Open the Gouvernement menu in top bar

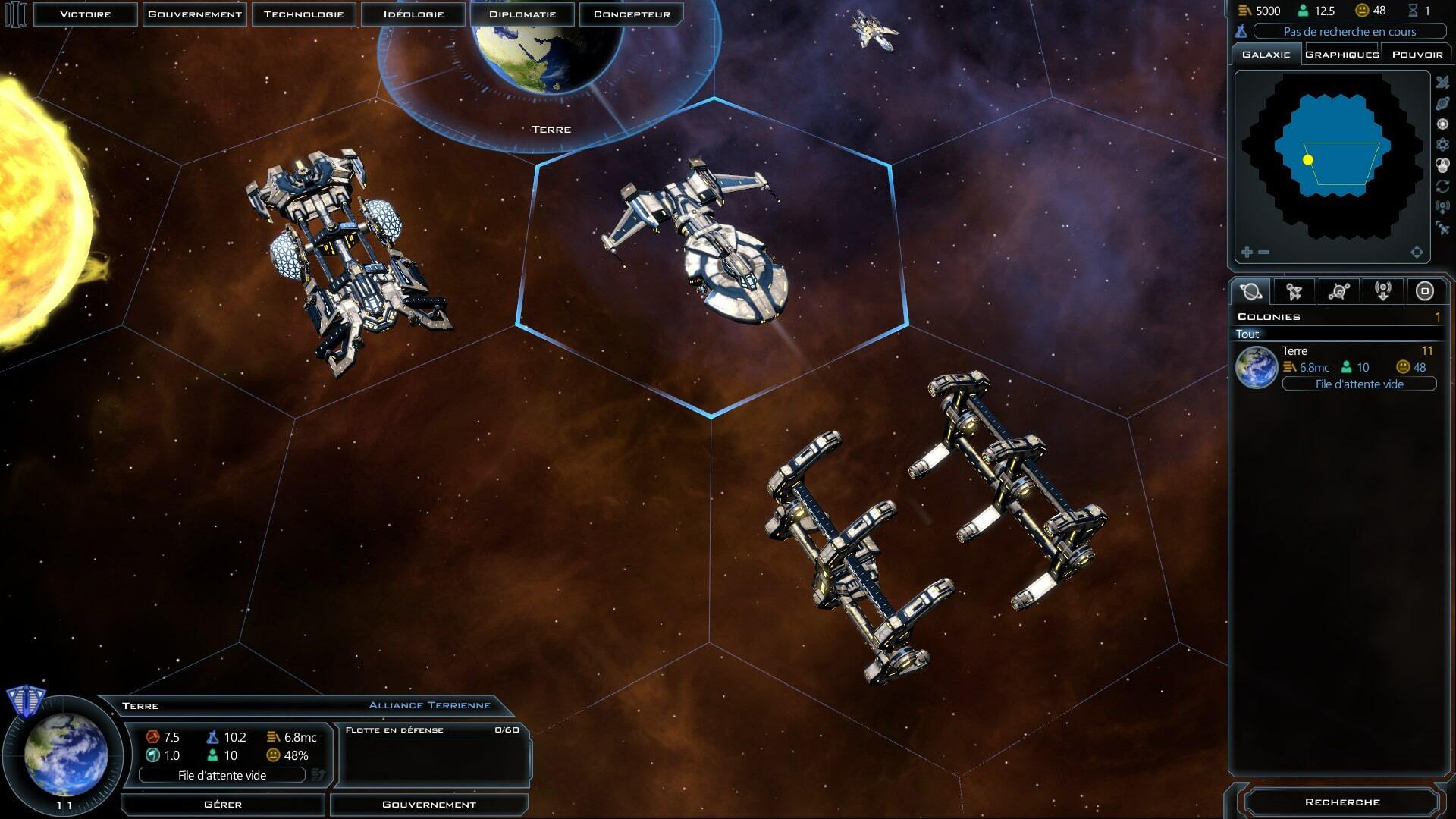coord(195,14)
